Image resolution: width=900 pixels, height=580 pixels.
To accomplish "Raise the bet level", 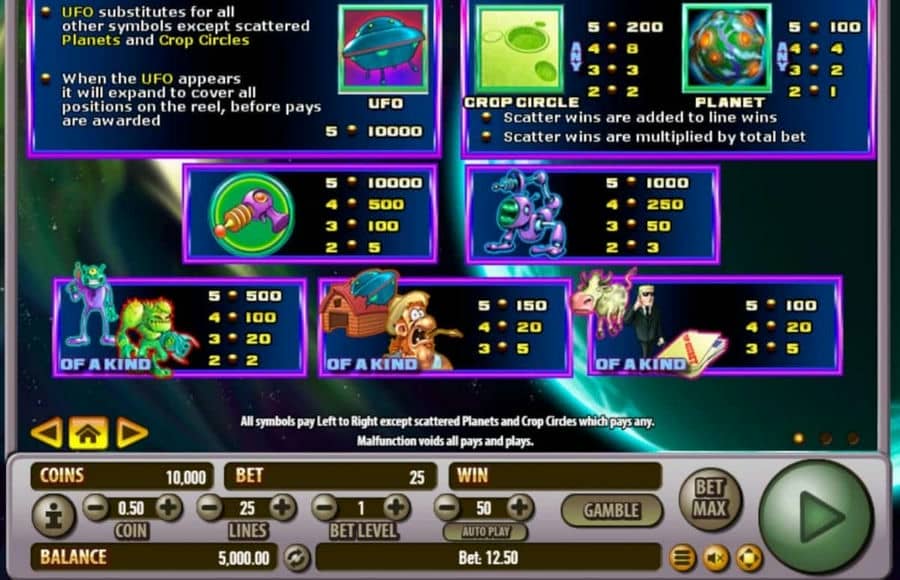I will (x=397, y=507).
